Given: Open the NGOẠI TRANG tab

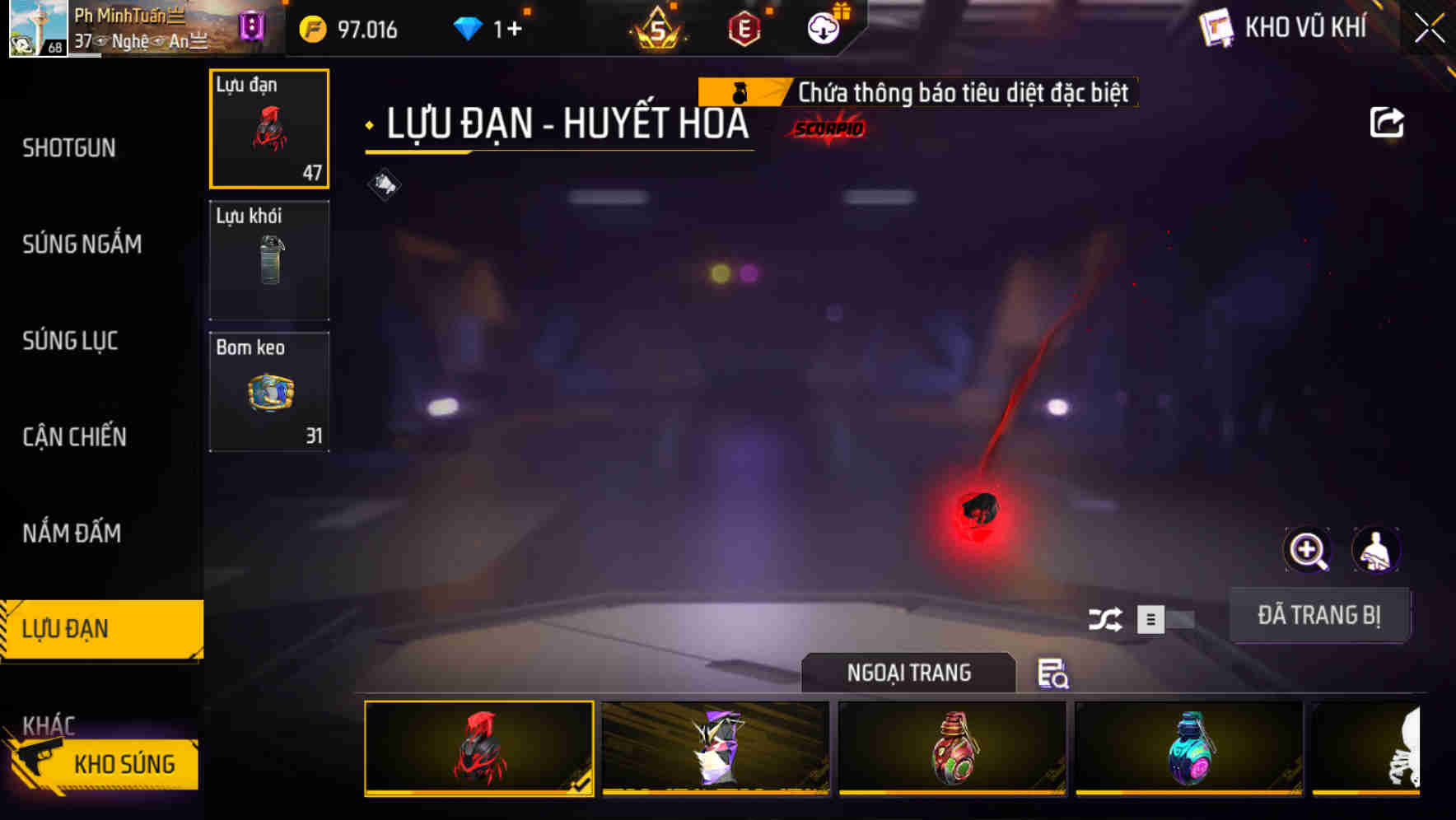Looking at the screenshot, I should tap(909, 672).
